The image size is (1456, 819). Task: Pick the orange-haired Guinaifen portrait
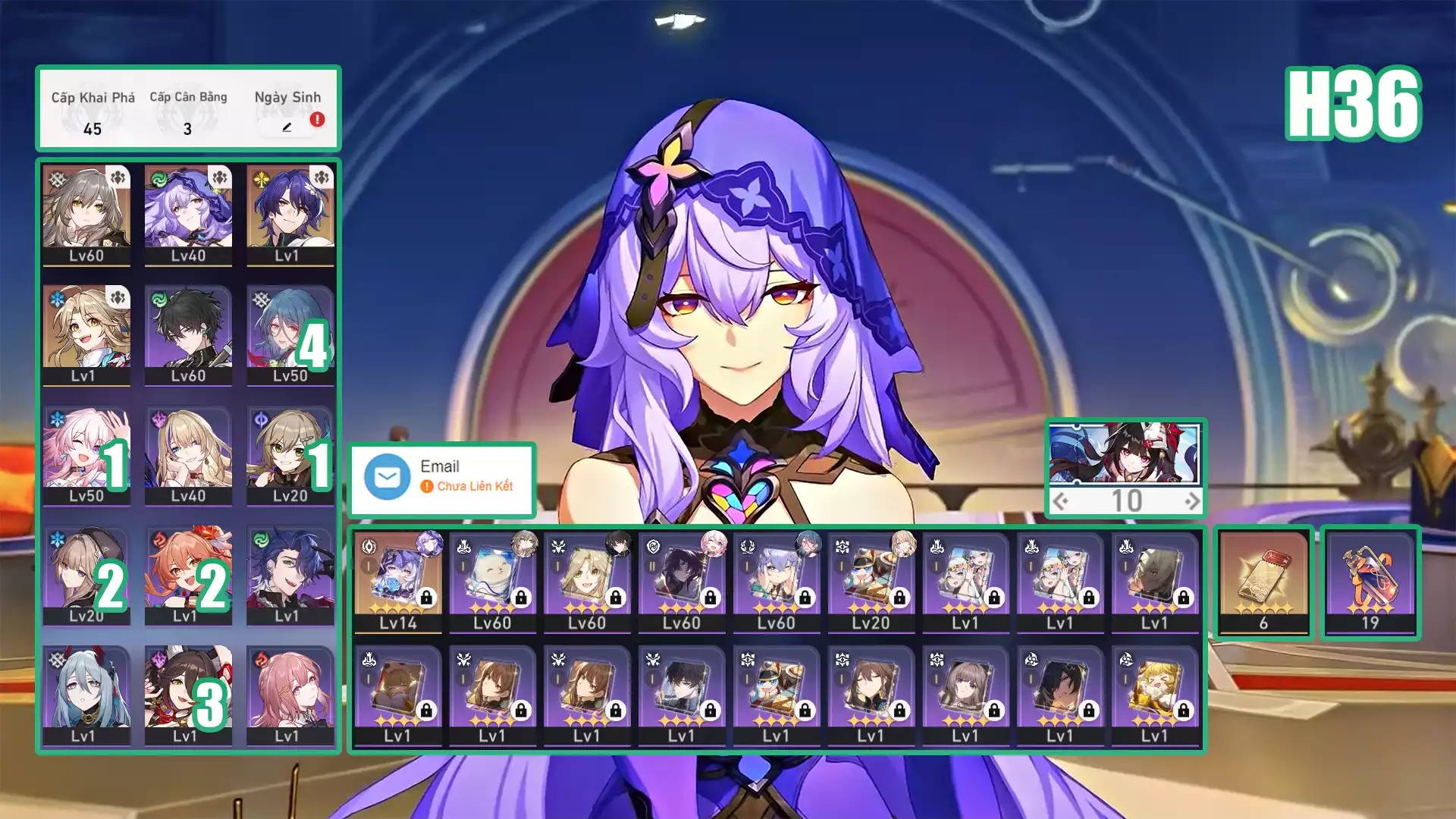point(188,575)
